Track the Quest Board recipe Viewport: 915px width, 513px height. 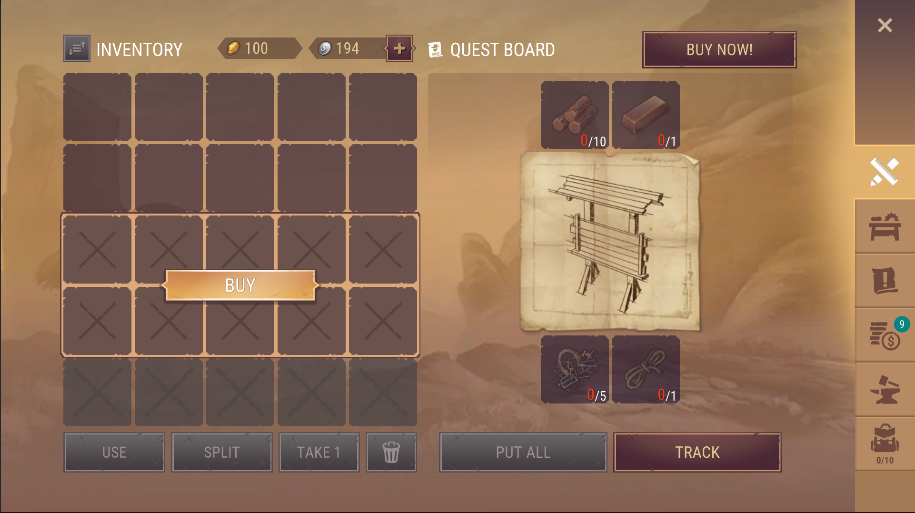697,452
